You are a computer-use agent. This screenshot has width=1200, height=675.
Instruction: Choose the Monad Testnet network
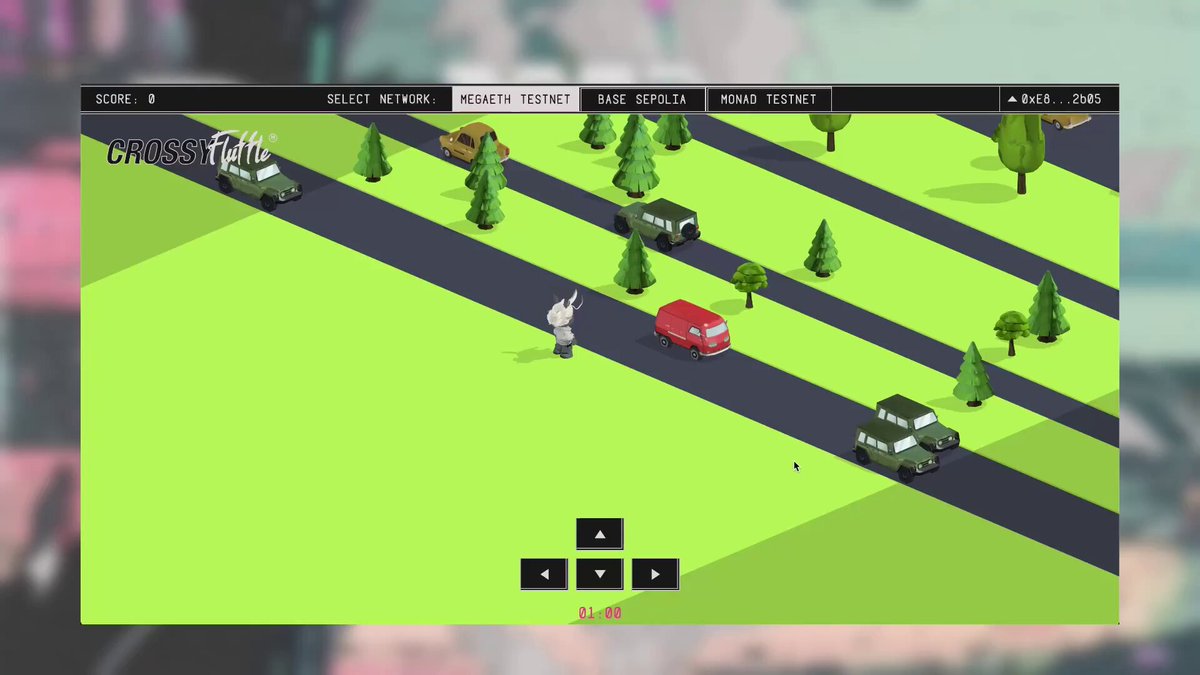tap(768, 99)
